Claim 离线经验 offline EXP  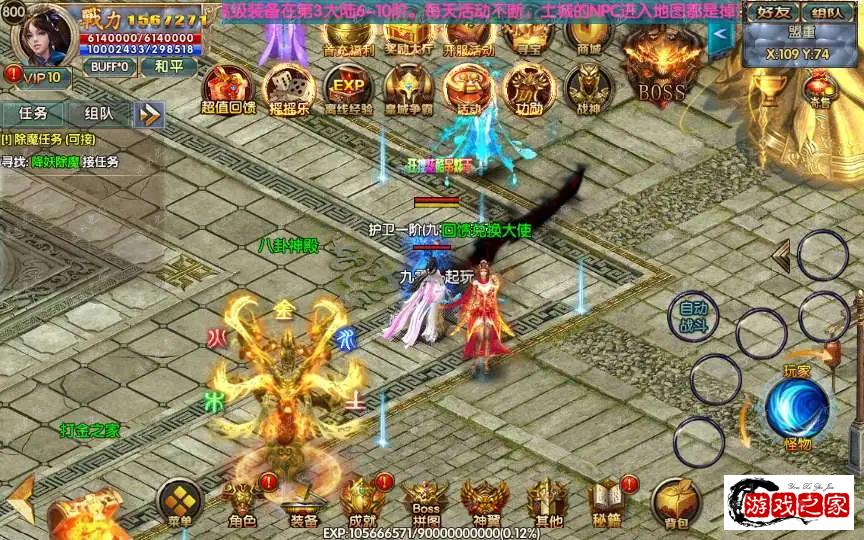point(348,89)
